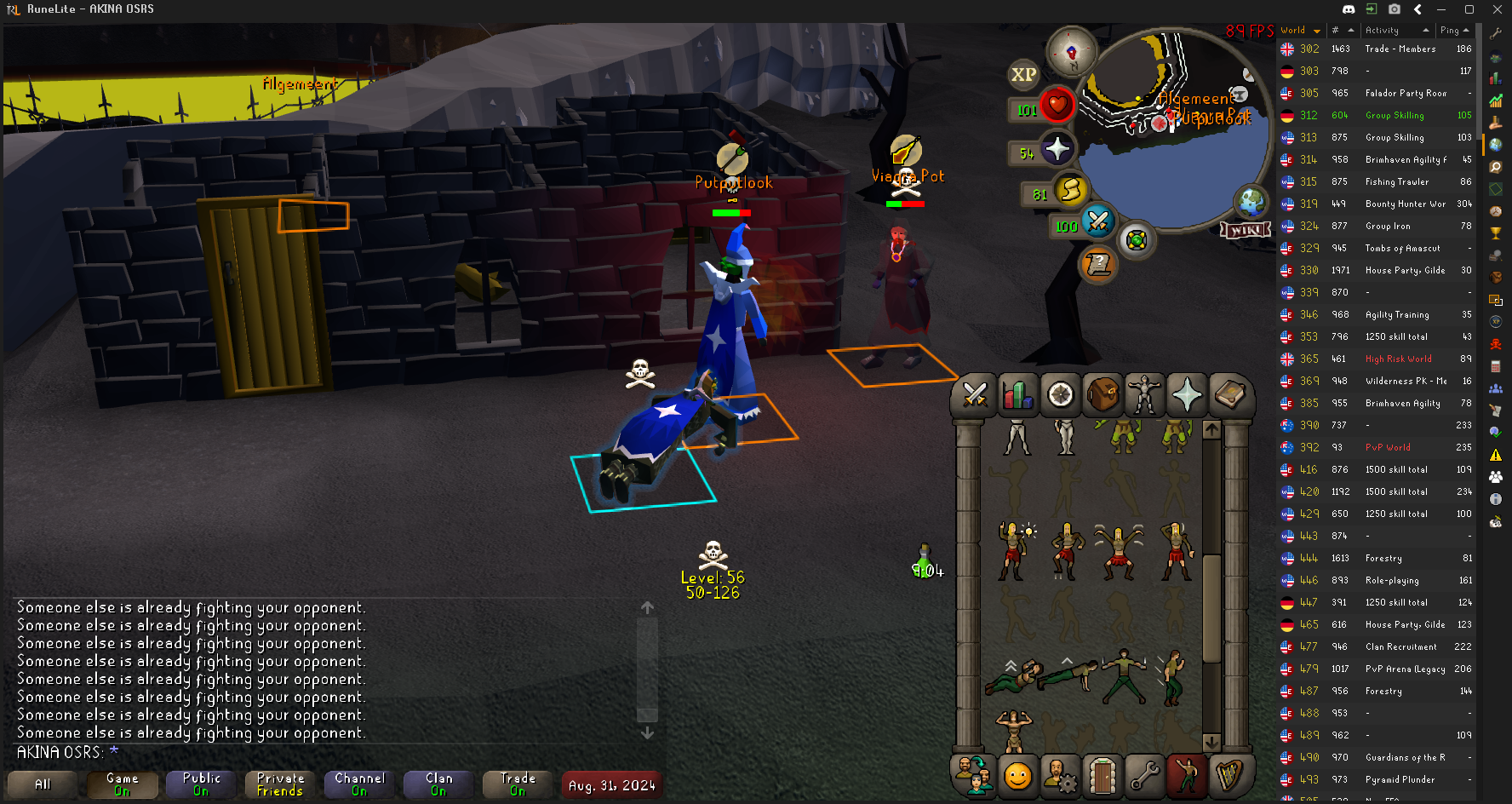Toggle run with the boot energy orb
The image size is (1512, 804).
click(1071, 190)
